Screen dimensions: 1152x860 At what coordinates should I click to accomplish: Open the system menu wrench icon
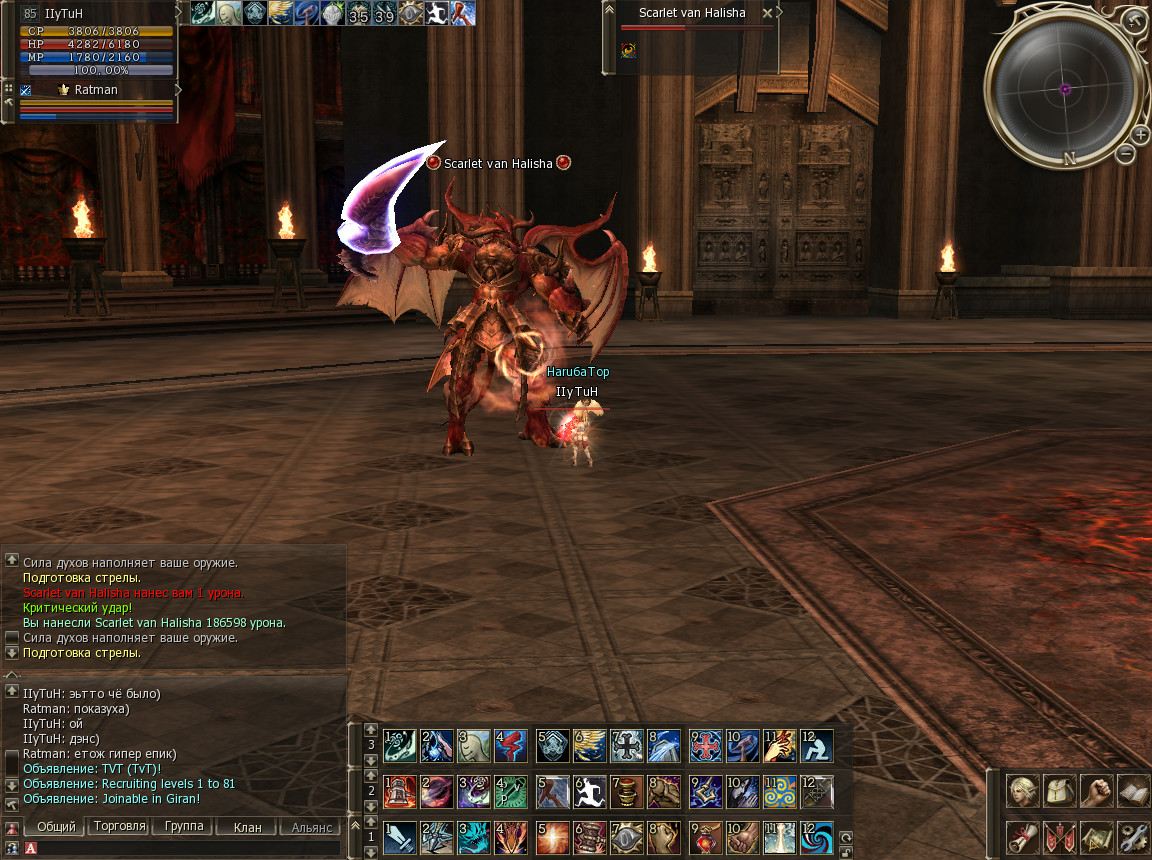tap(1134, 835)
